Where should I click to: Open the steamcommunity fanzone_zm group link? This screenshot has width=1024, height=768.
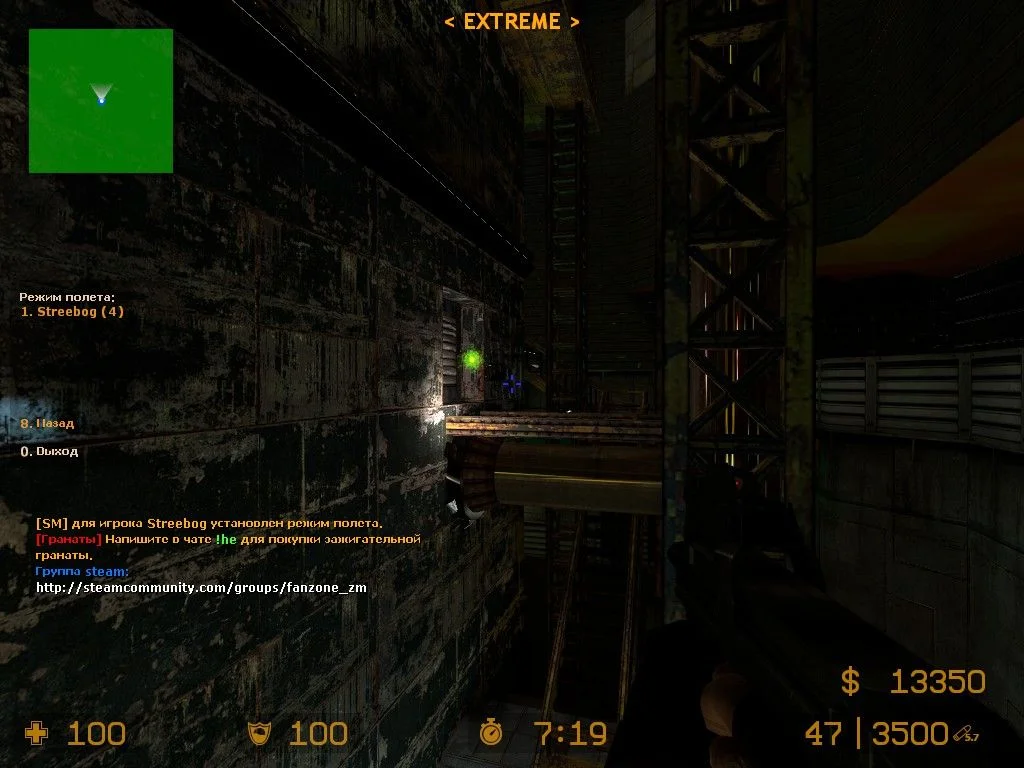tap(201, 588)
